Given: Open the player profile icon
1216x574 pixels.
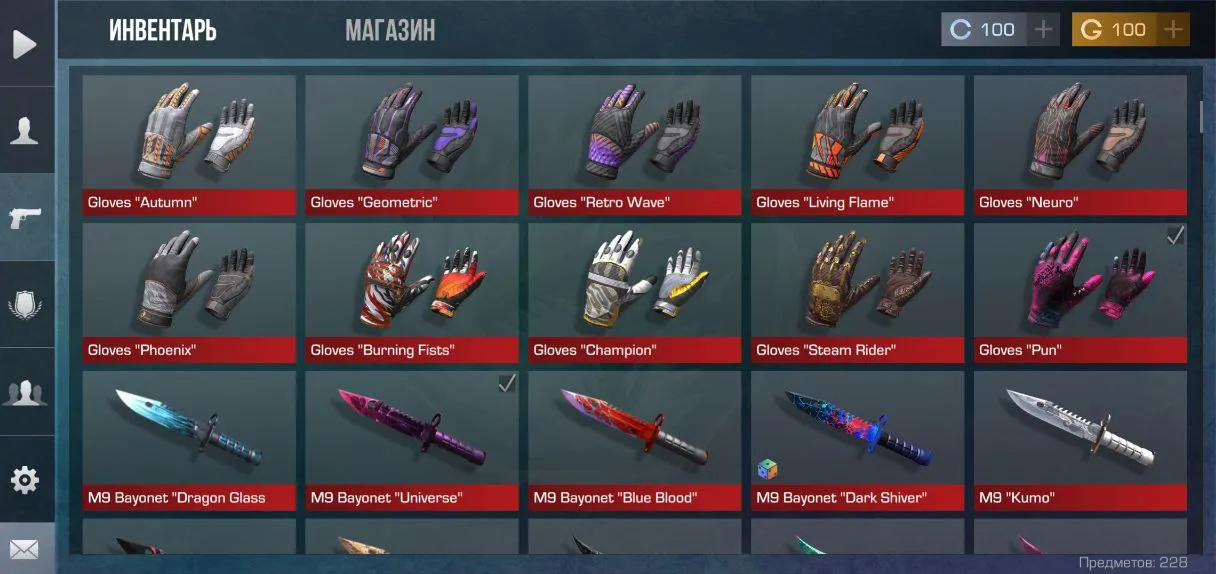Looking at the screenshot, I should (x=25, y=130).
